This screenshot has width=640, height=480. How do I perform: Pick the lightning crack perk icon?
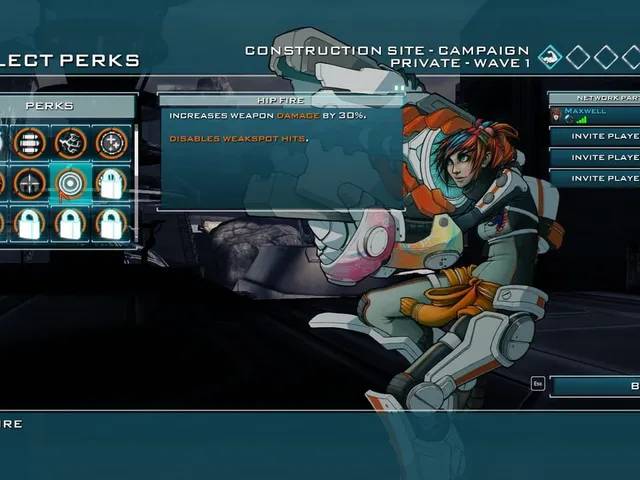tap(70, 143)
